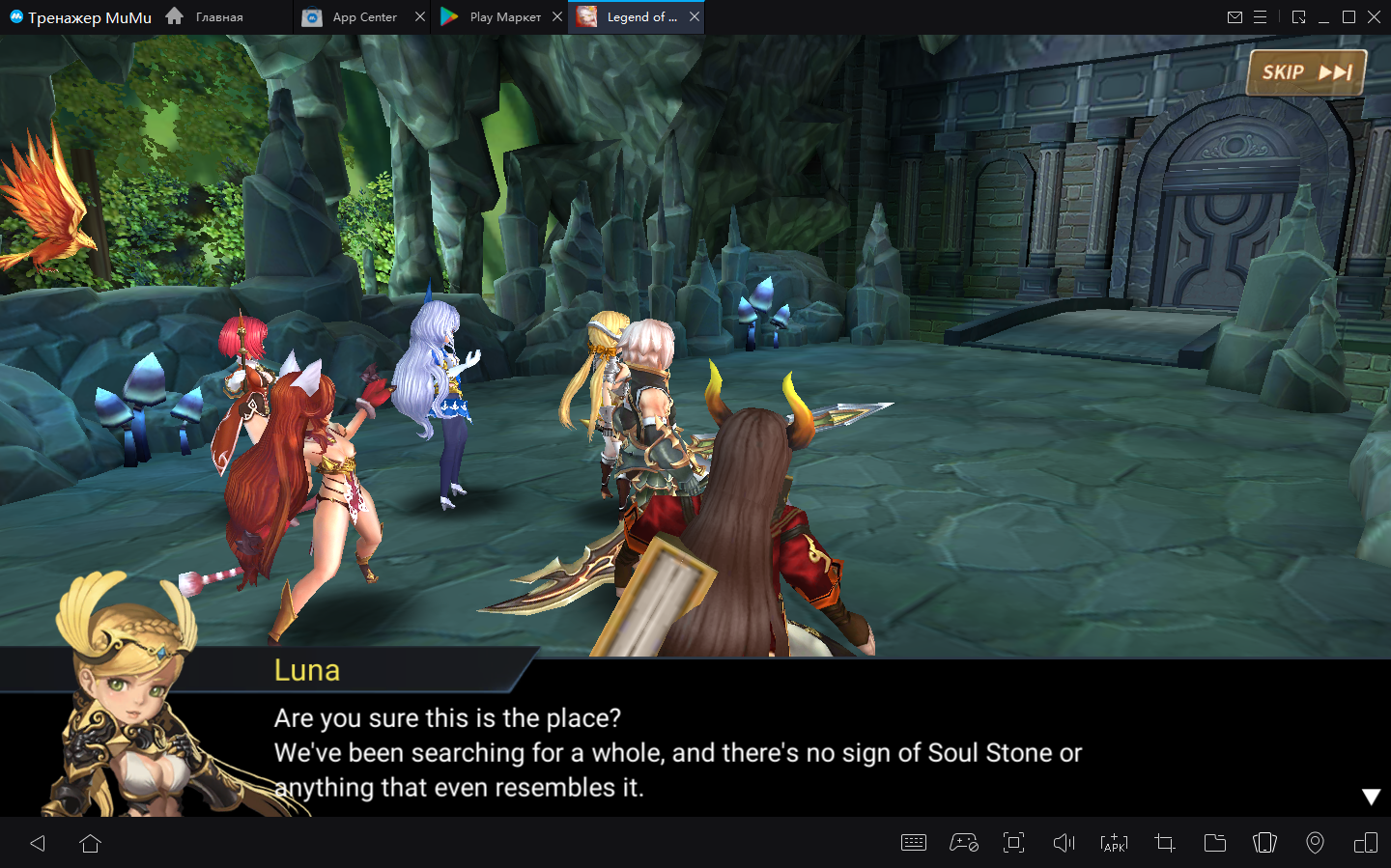Open the emulator home screen icon
The height and width of the screenshot is (868, 1391).
91,843
